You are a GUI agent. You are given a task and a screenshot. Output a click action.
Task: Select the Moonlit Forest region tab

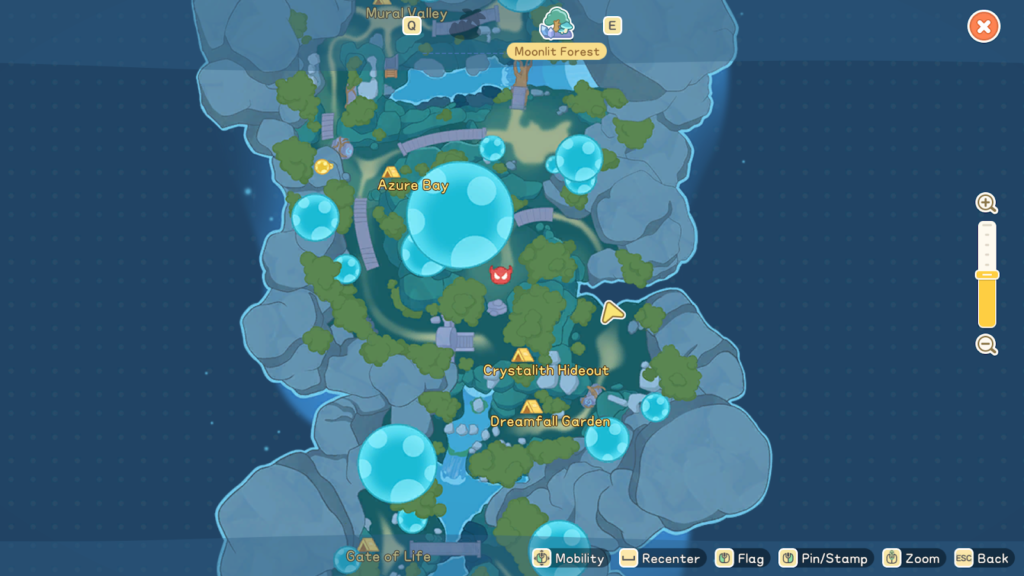[556, 24]
